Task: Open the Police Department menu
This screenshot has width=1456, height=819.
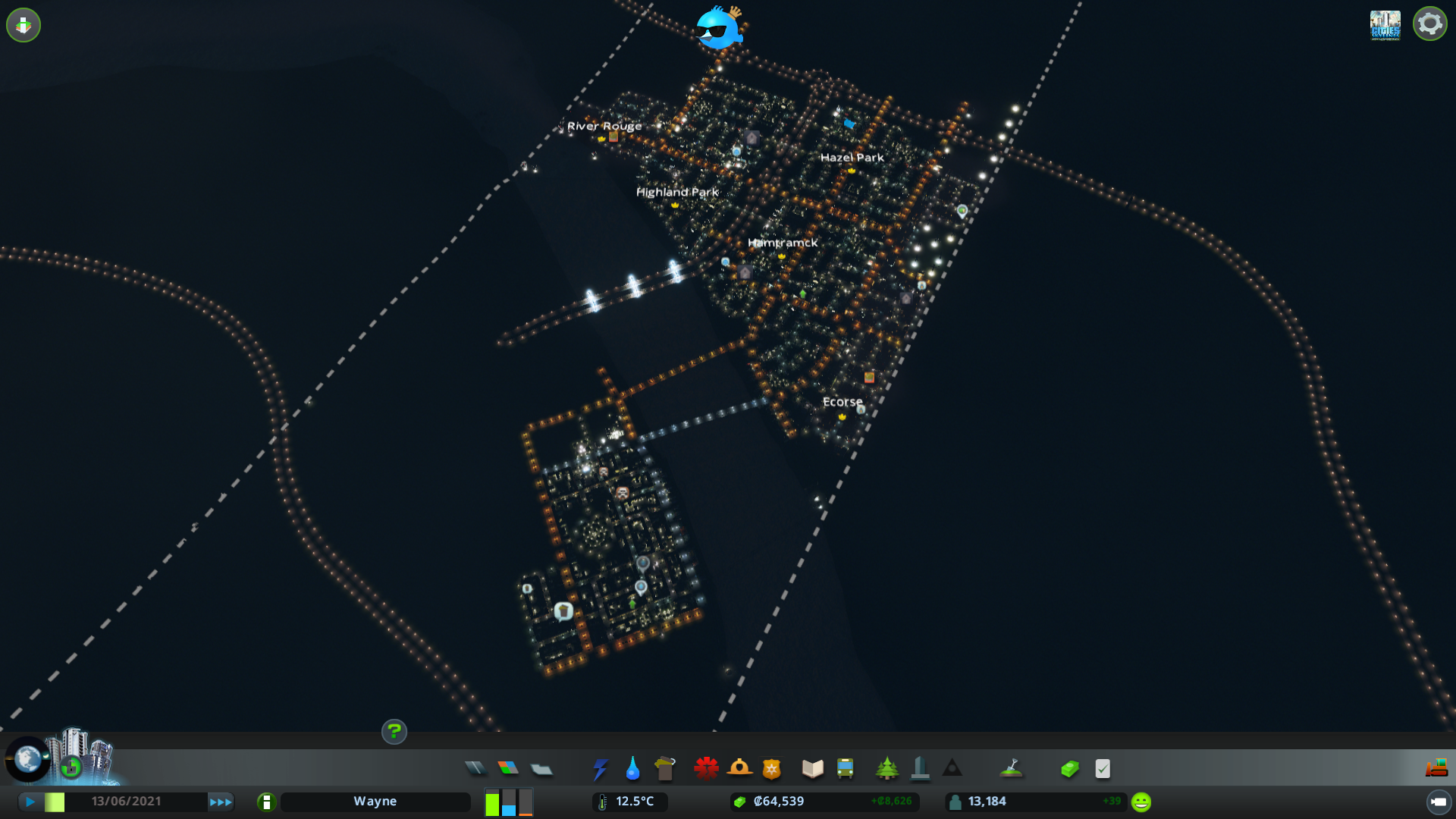Action: coord(770,768)
